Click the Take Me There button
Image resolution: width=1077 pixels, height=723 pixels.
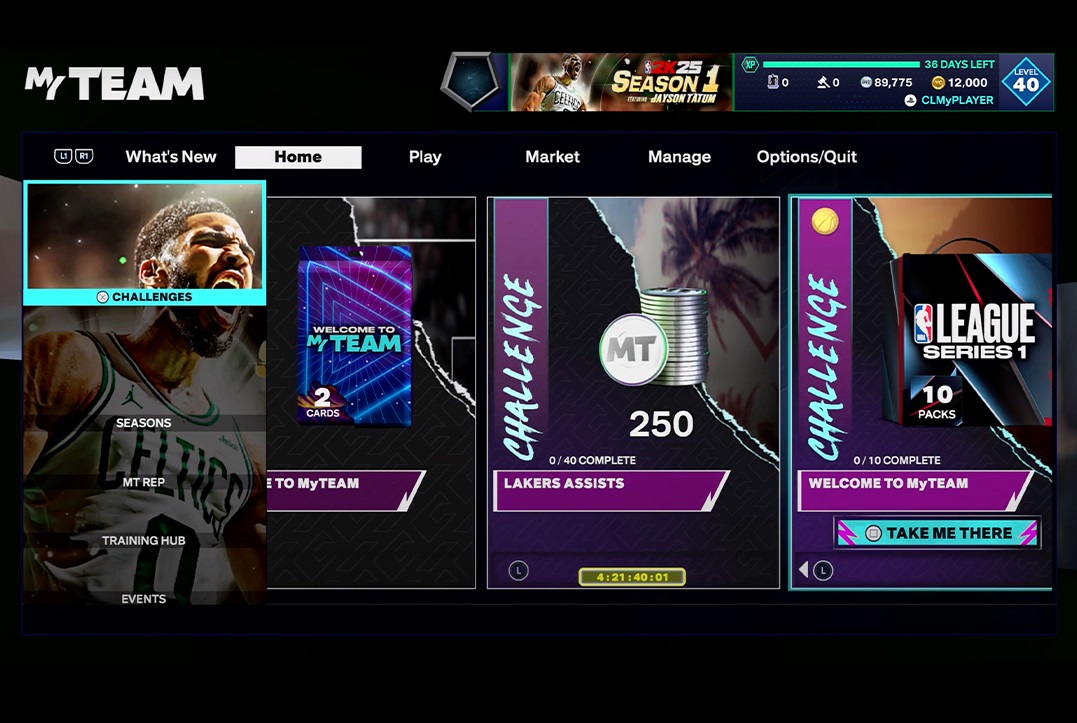click(x=938, y=533)
